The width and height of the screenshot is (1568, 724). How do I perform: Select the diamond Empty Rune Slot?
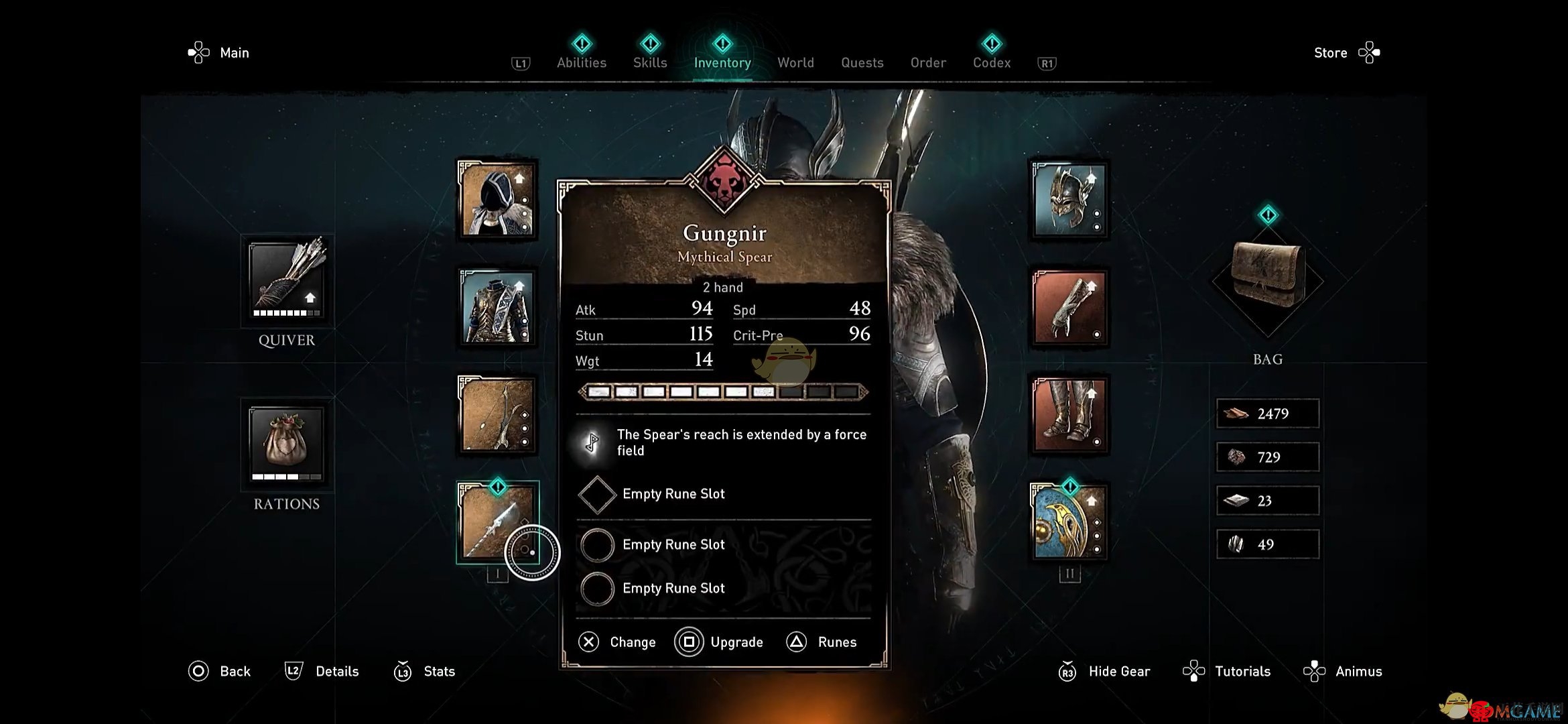[x=673, y=494]
